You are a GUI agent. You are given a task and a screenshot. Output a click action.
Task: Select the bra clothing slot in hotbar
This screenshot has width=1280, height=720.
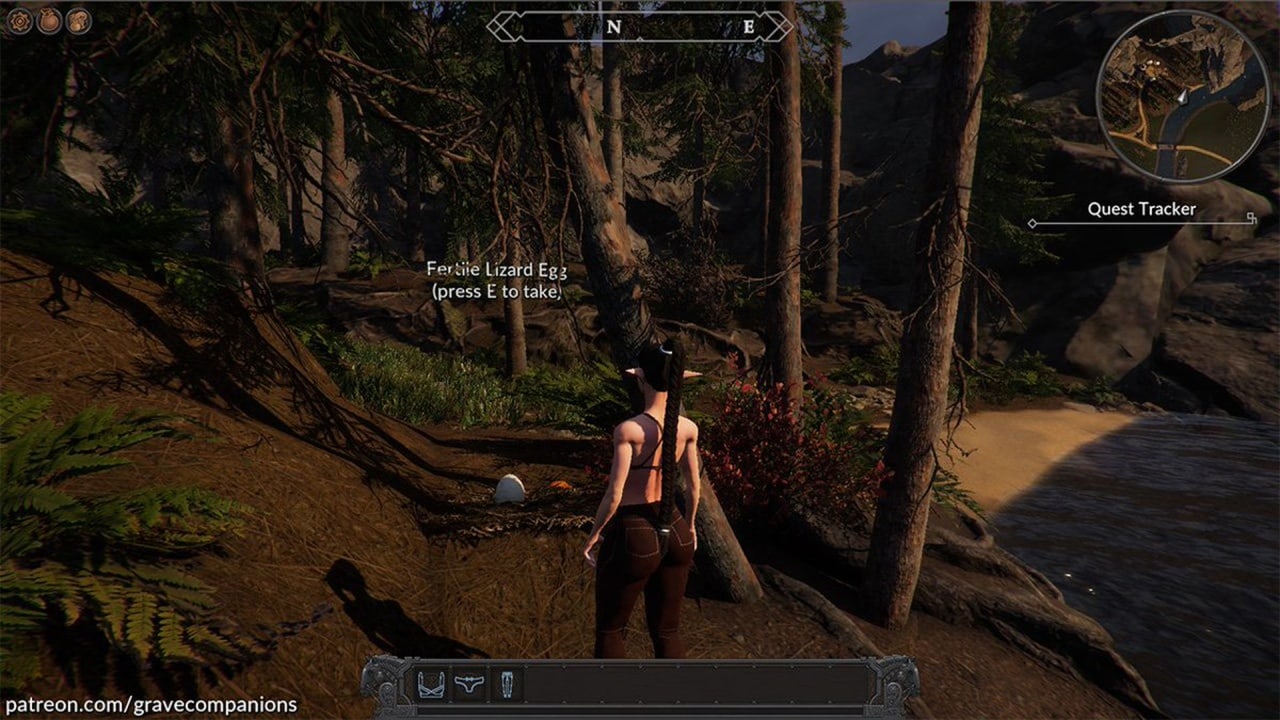coord(432,685)
